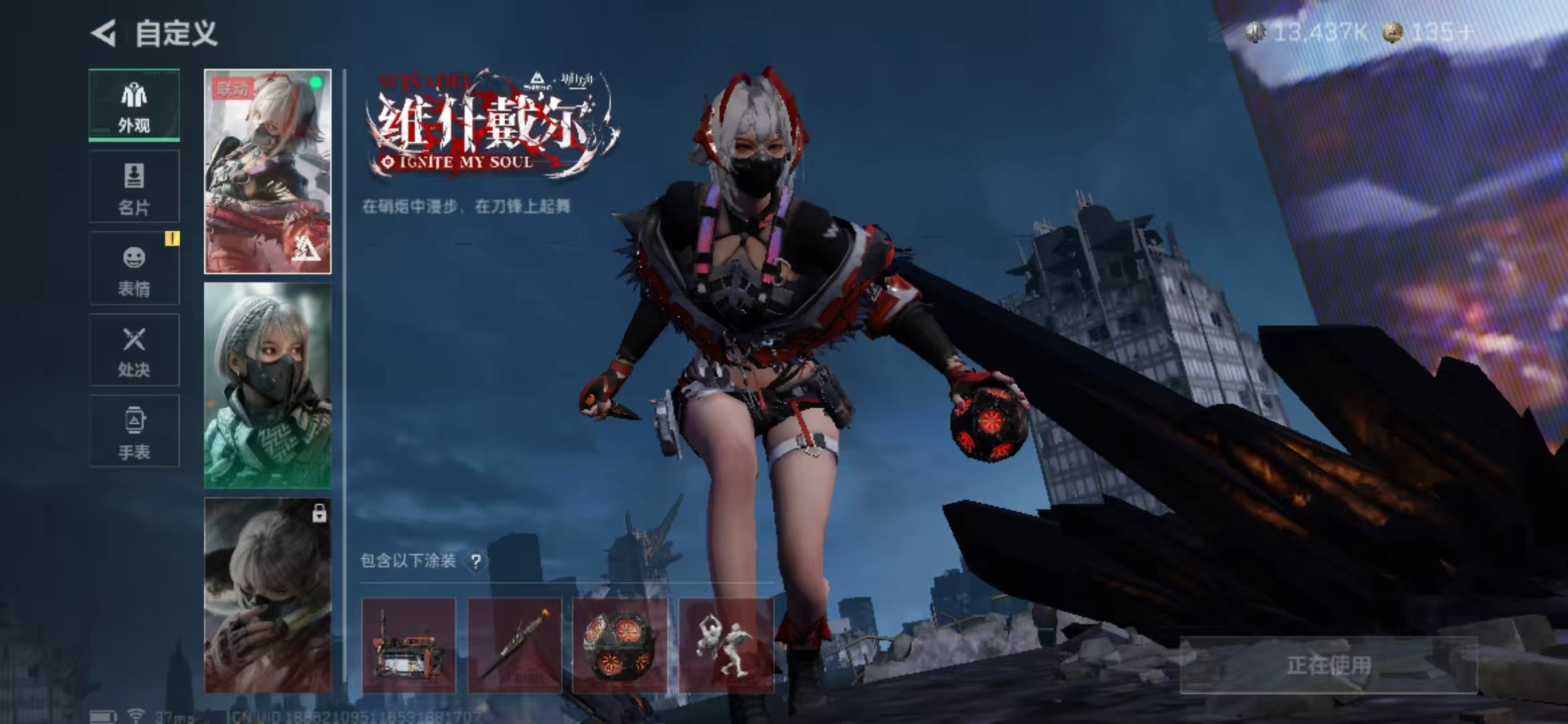Go back using the arrow beside 自定义
This screenshot has height=724, width=1568.
tap(104, 33)
